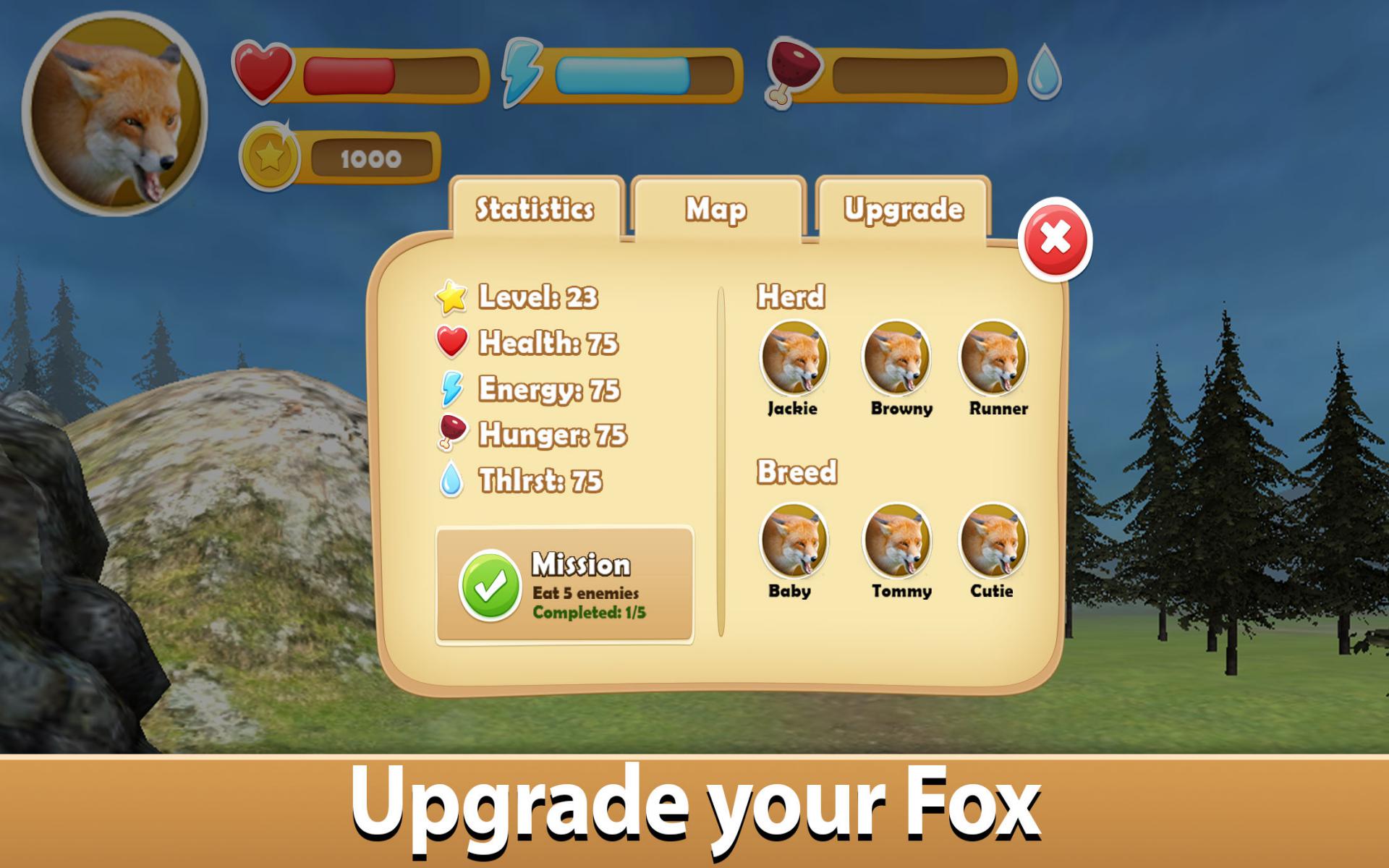Select herd member Browny

point(897,359)
